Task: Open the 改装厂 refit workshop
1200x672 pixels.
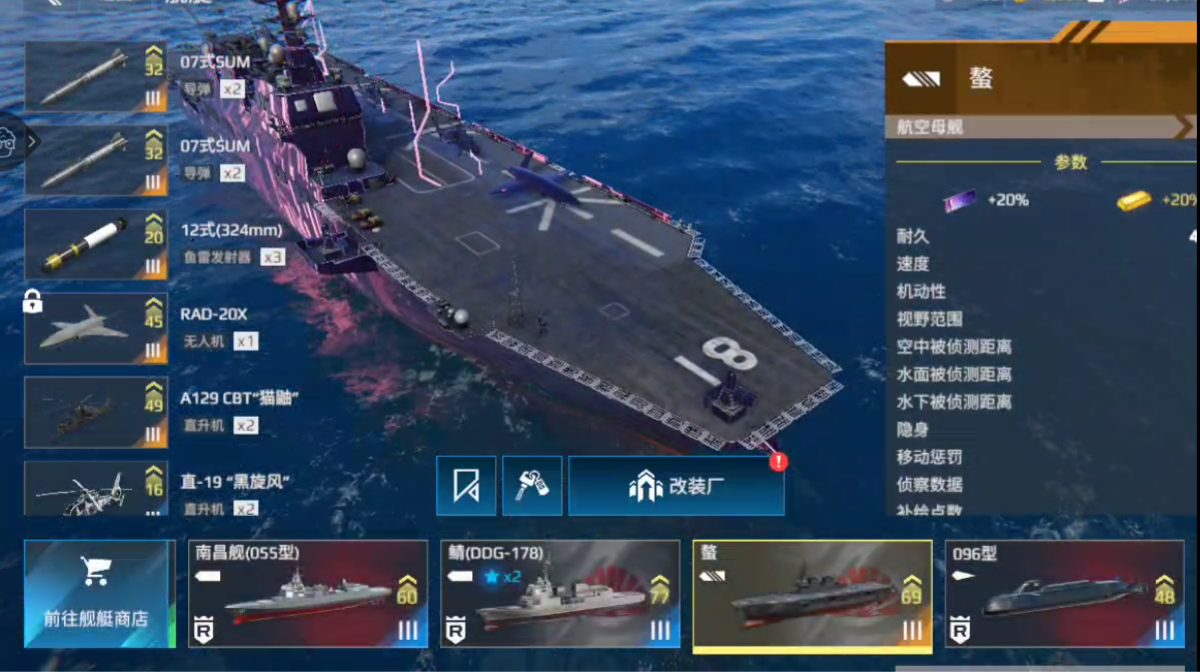Action: coord(676,486)
